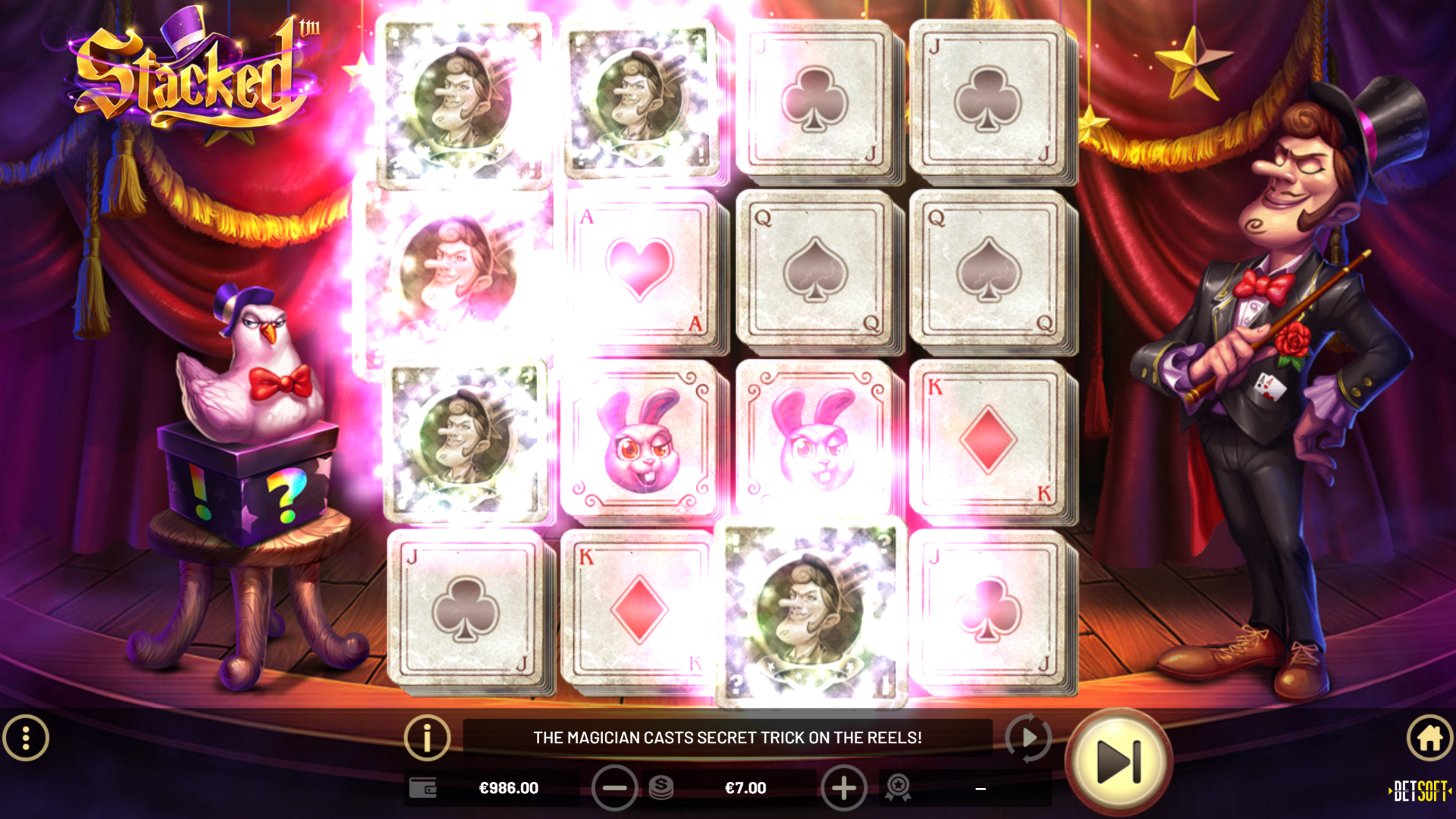Select the €7.00 bet amount display
This screenshot has height=819, width=1456.
(747, 788)
